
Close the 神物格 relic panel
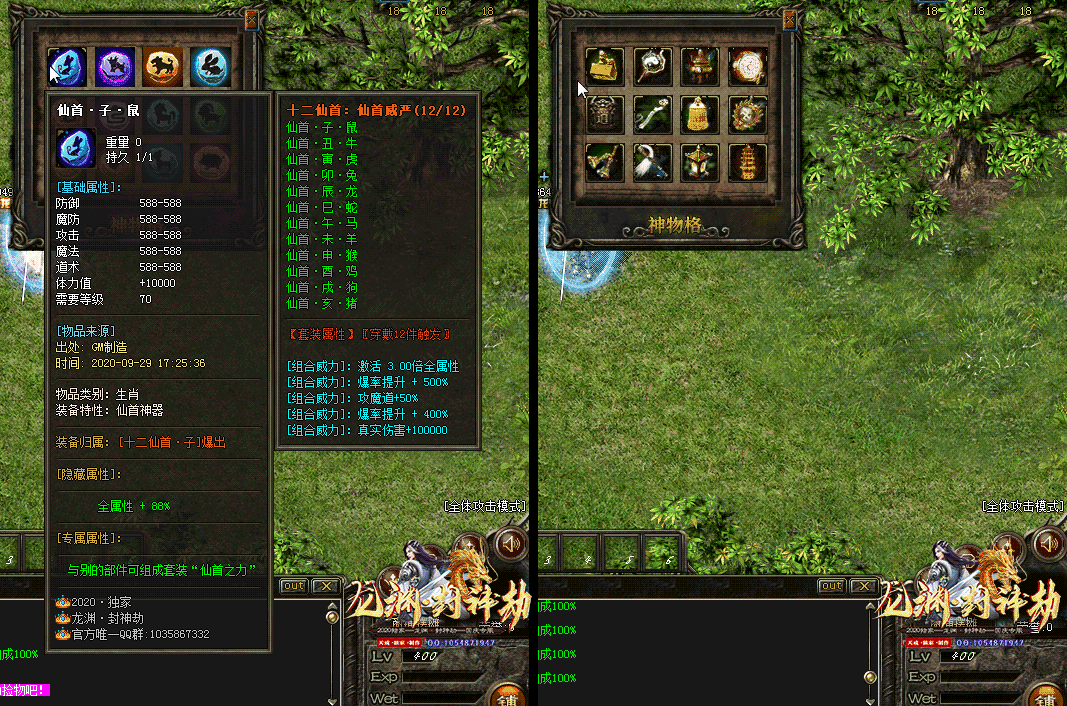pos(790,18)
